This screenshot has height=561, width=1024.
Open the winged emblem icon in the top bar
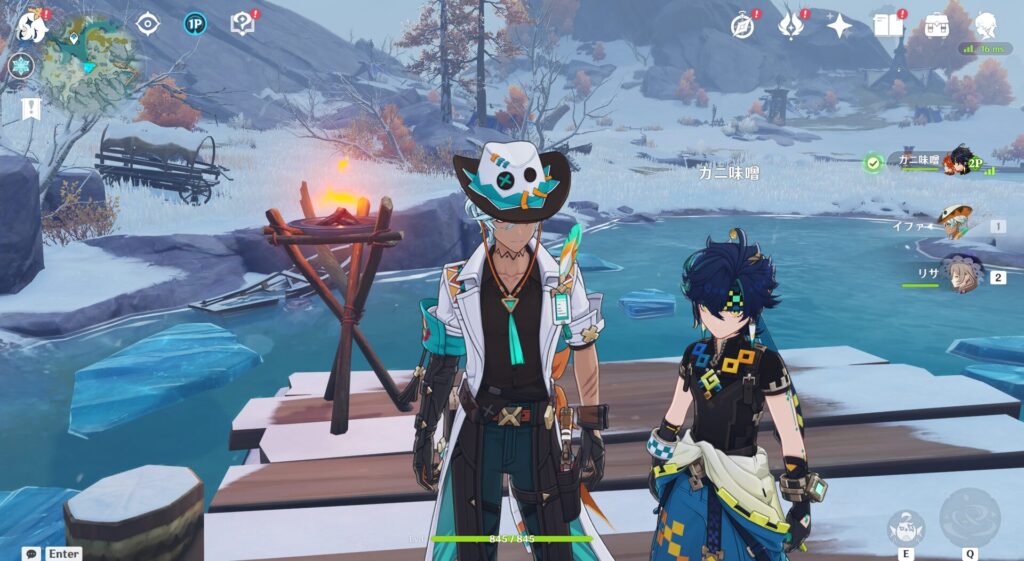pyautogui.click(x=792, y=25)
